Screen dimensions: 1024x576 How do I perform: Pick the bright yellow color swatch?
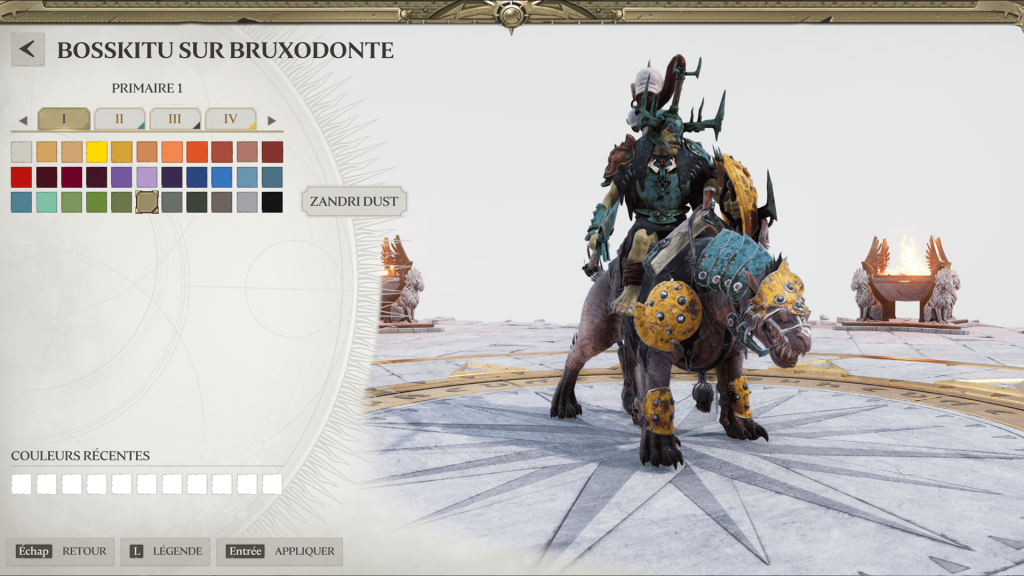click(x=97, y=152)
